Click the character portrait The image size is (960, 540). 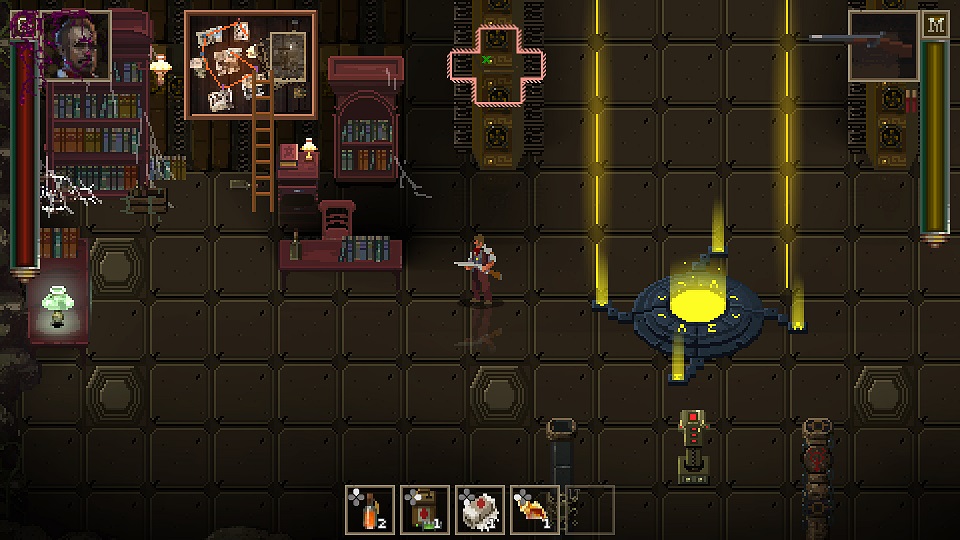pos(77,45)
